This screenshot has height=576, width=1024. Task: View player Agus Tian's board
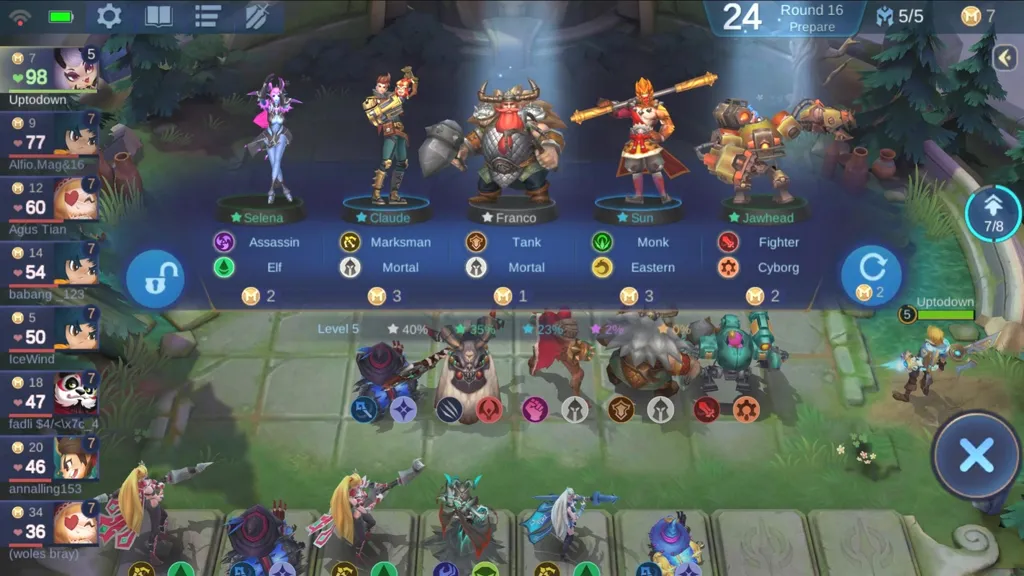coord(50,202)
